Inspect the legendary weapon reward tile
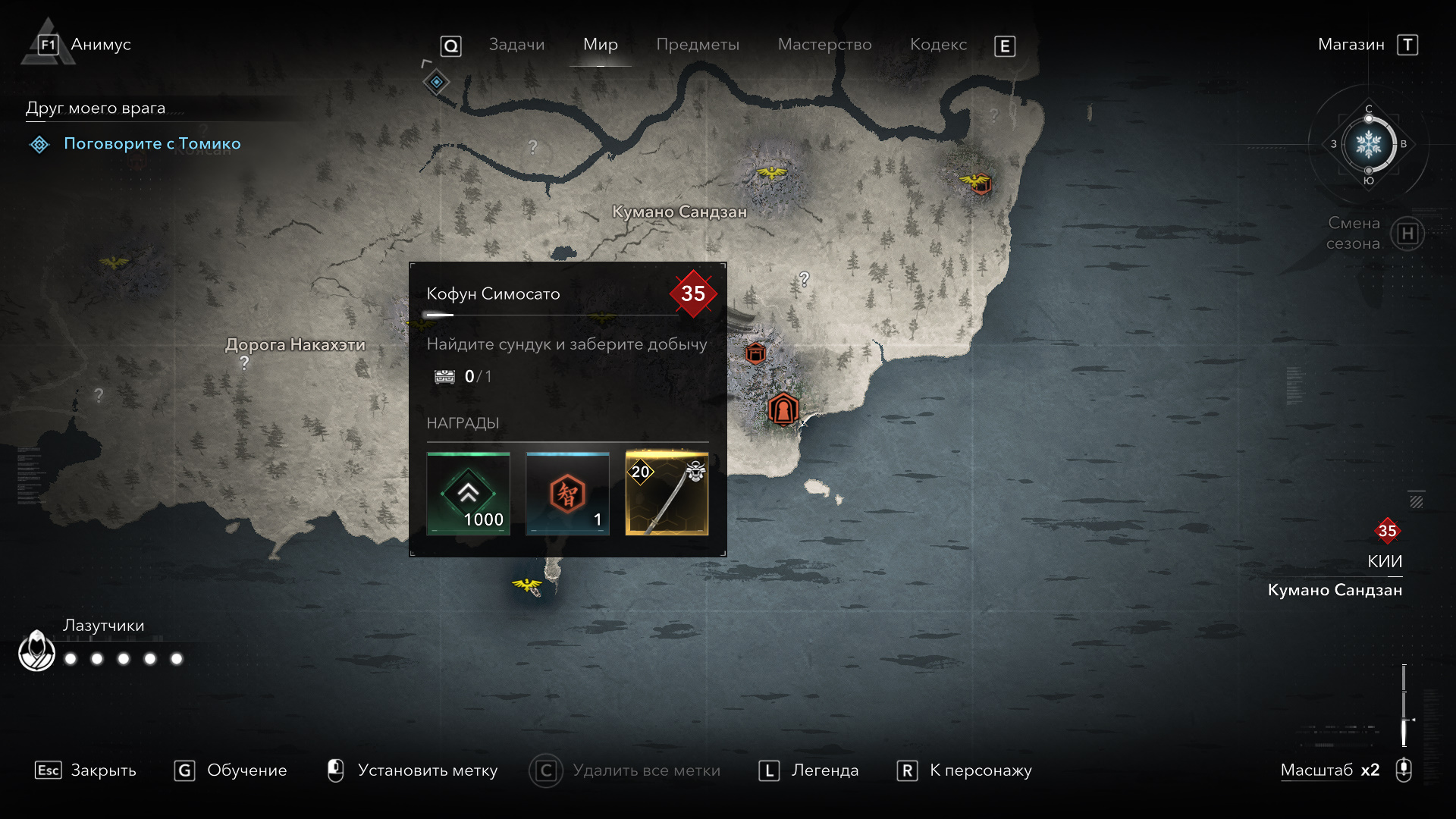The image size is (1456, 819). pos(667,494)
